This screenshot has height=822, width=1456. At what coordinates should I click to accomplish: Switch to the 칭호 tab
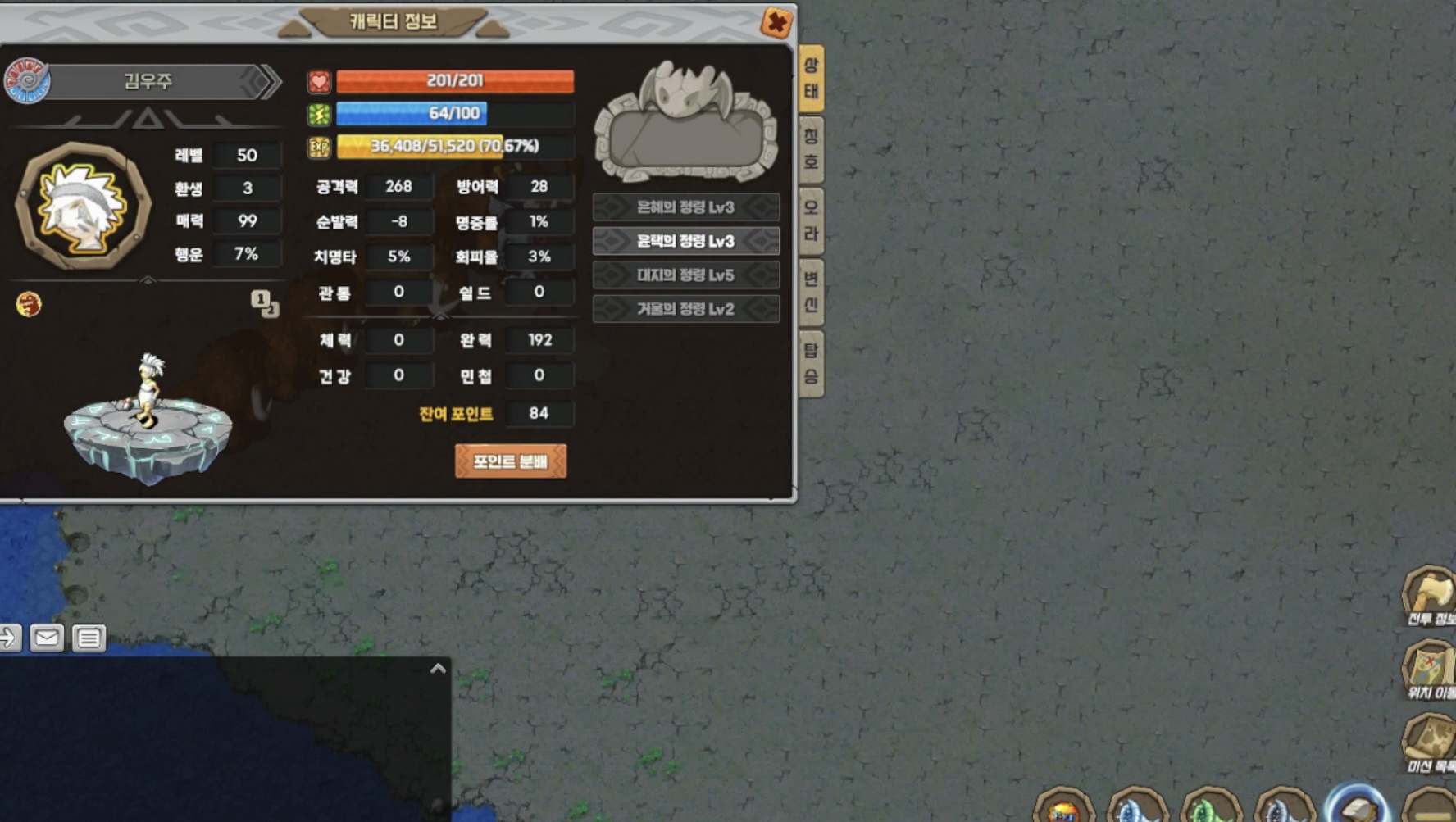(x=811, y=149)
